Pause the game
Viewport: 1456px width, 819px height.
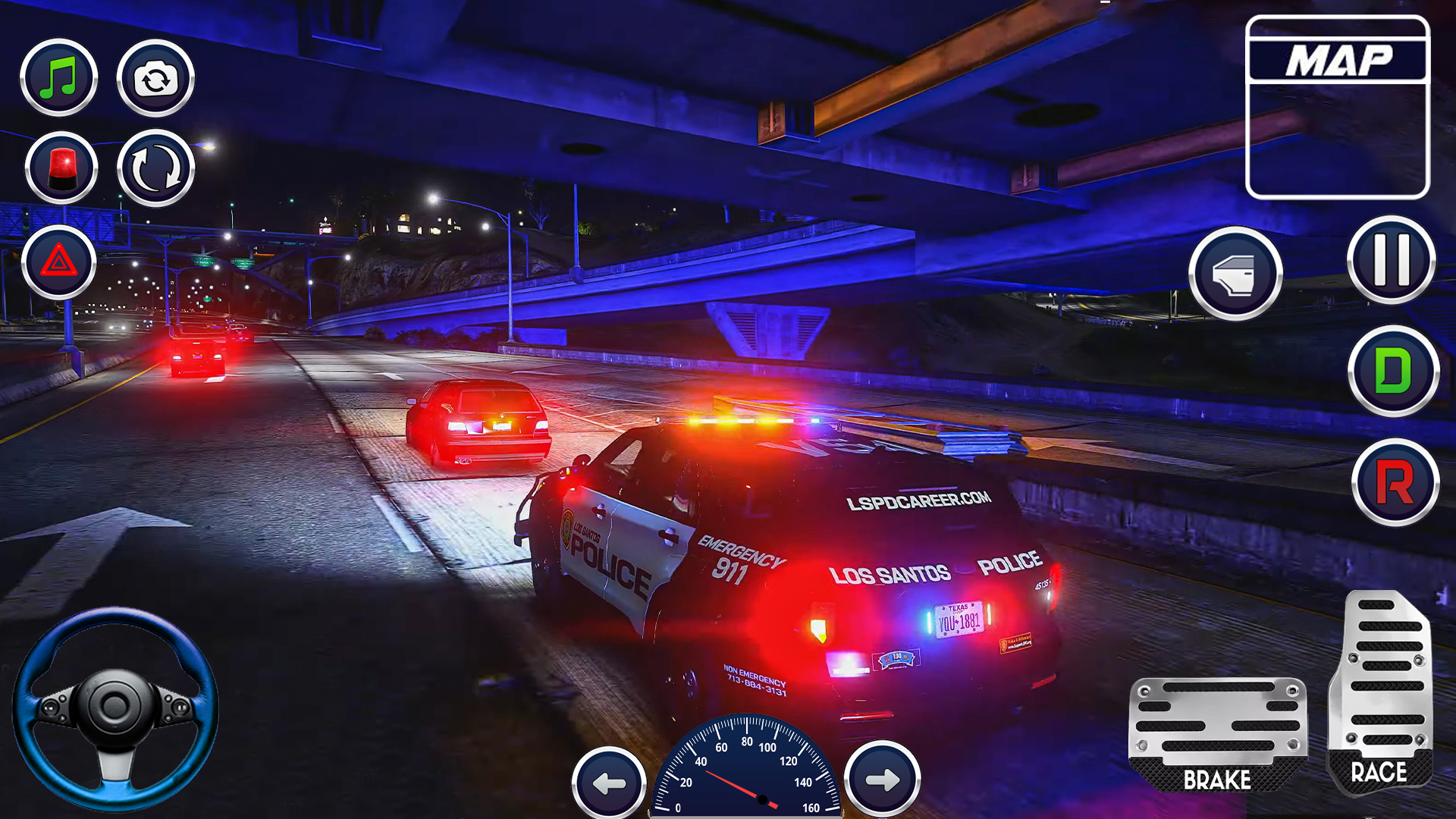(x=1392, y=260)
